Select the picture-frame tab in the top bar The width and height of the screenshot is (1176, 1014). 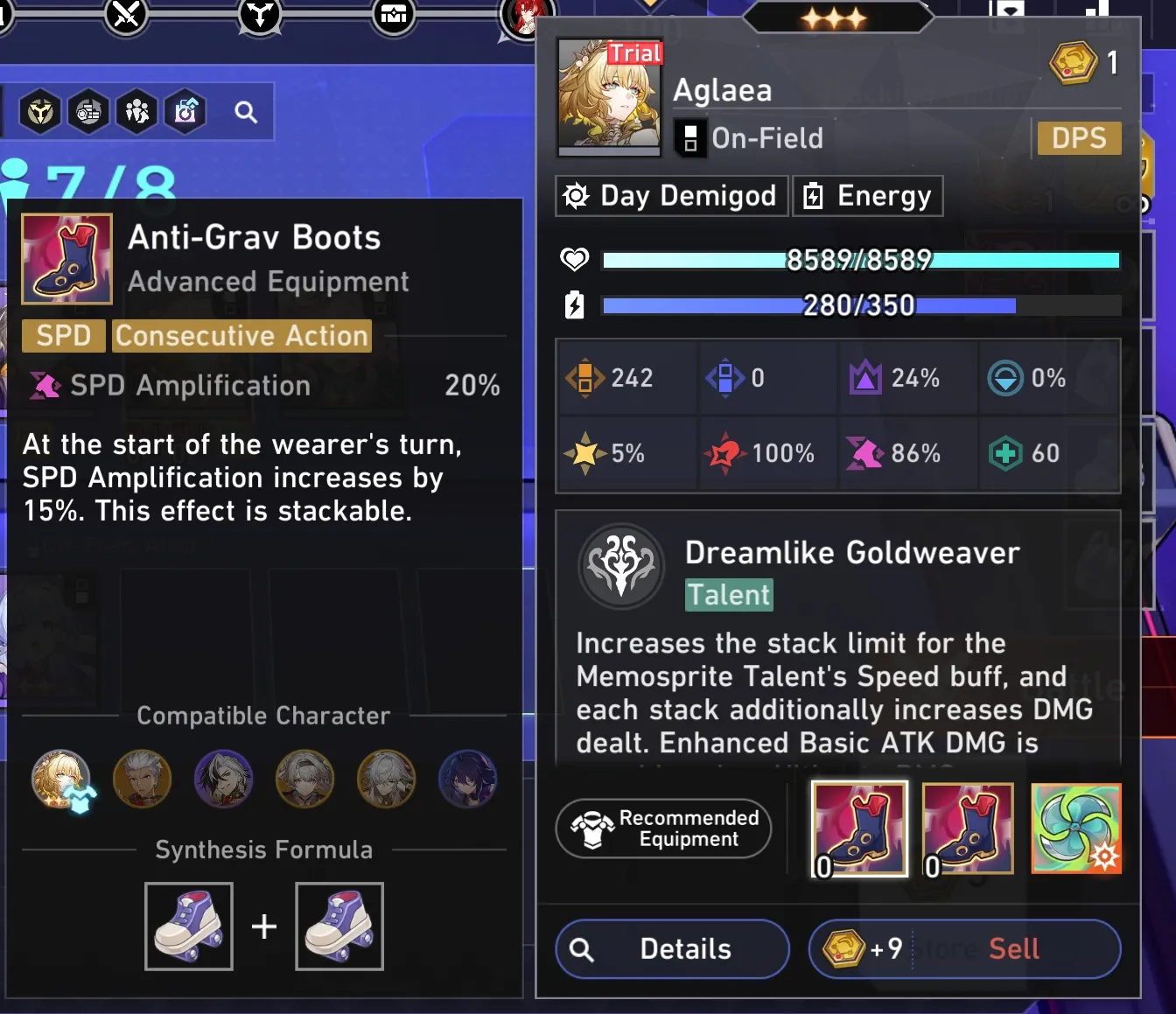pos(394,15)
